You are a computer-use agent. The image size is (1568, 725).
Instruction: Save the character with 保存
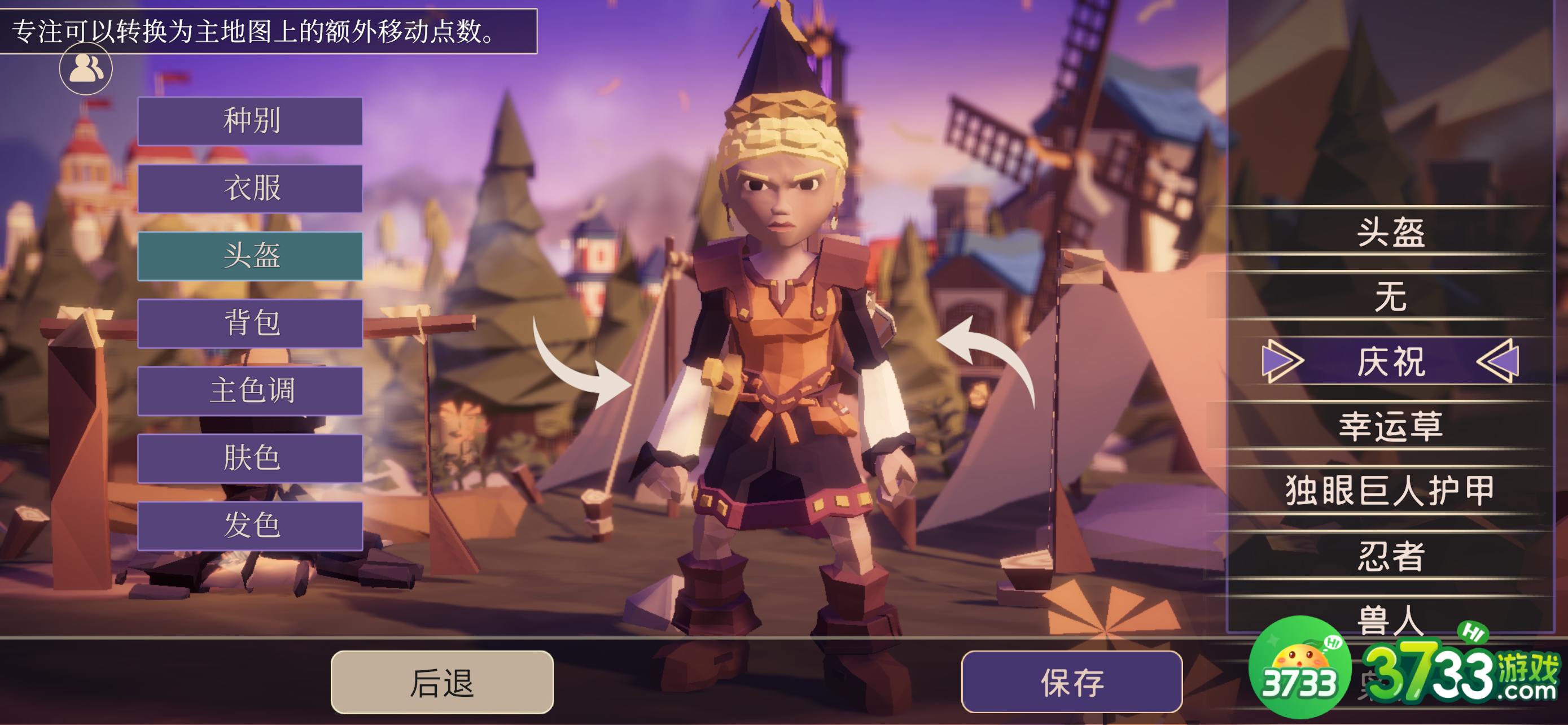(x=1071, y=682)
